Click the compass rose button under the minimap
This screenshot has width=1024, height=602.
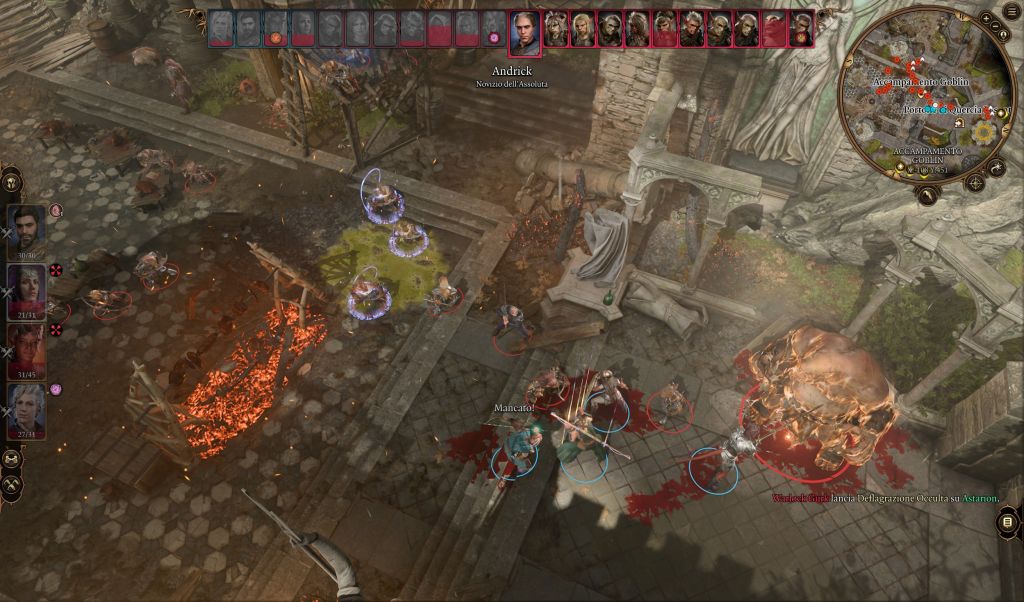975,183
